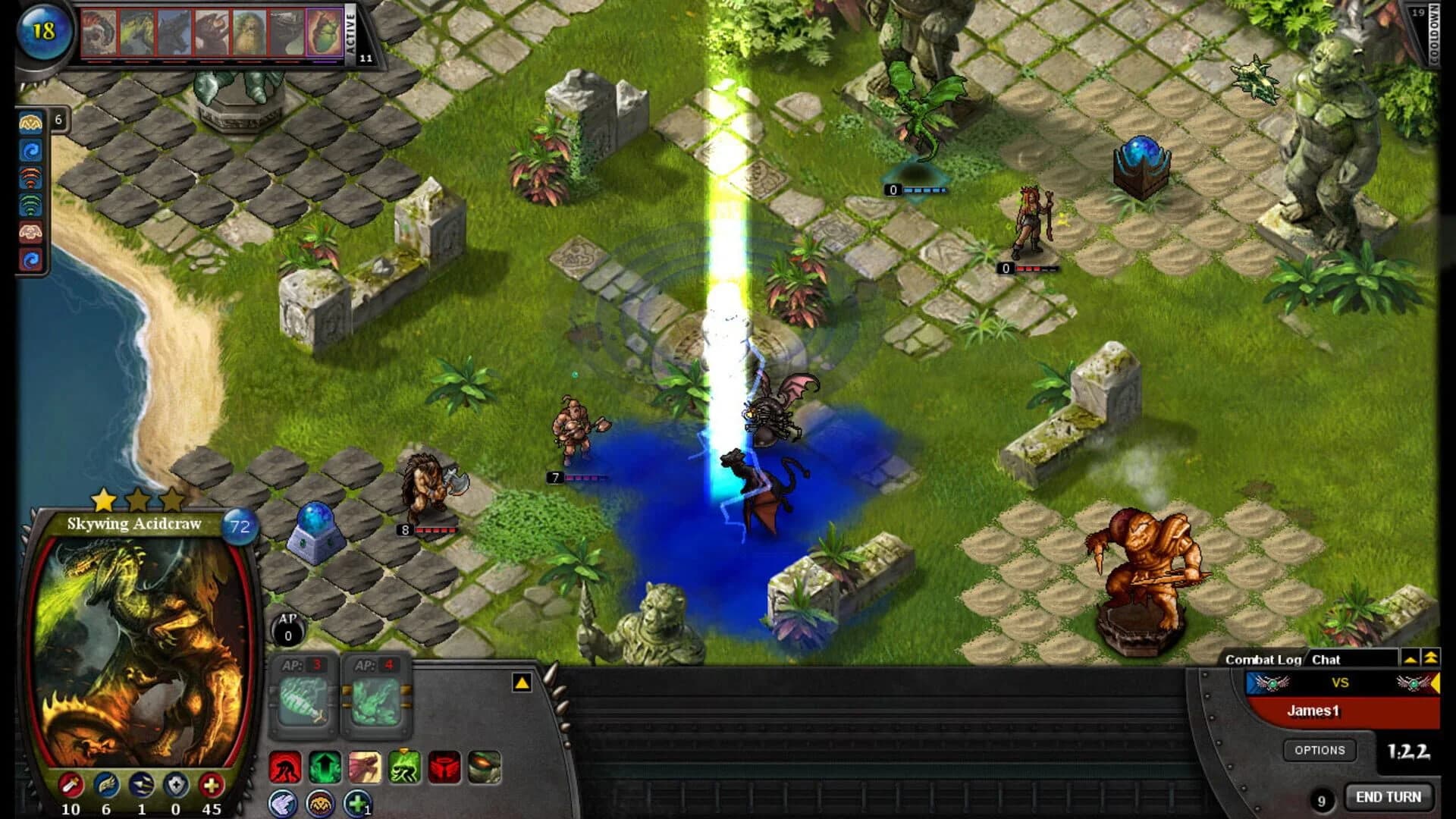The height and width of the screenshot is (819, 1456).
Task: Use the green crouching rune ability icon
Action: [403, 766]
